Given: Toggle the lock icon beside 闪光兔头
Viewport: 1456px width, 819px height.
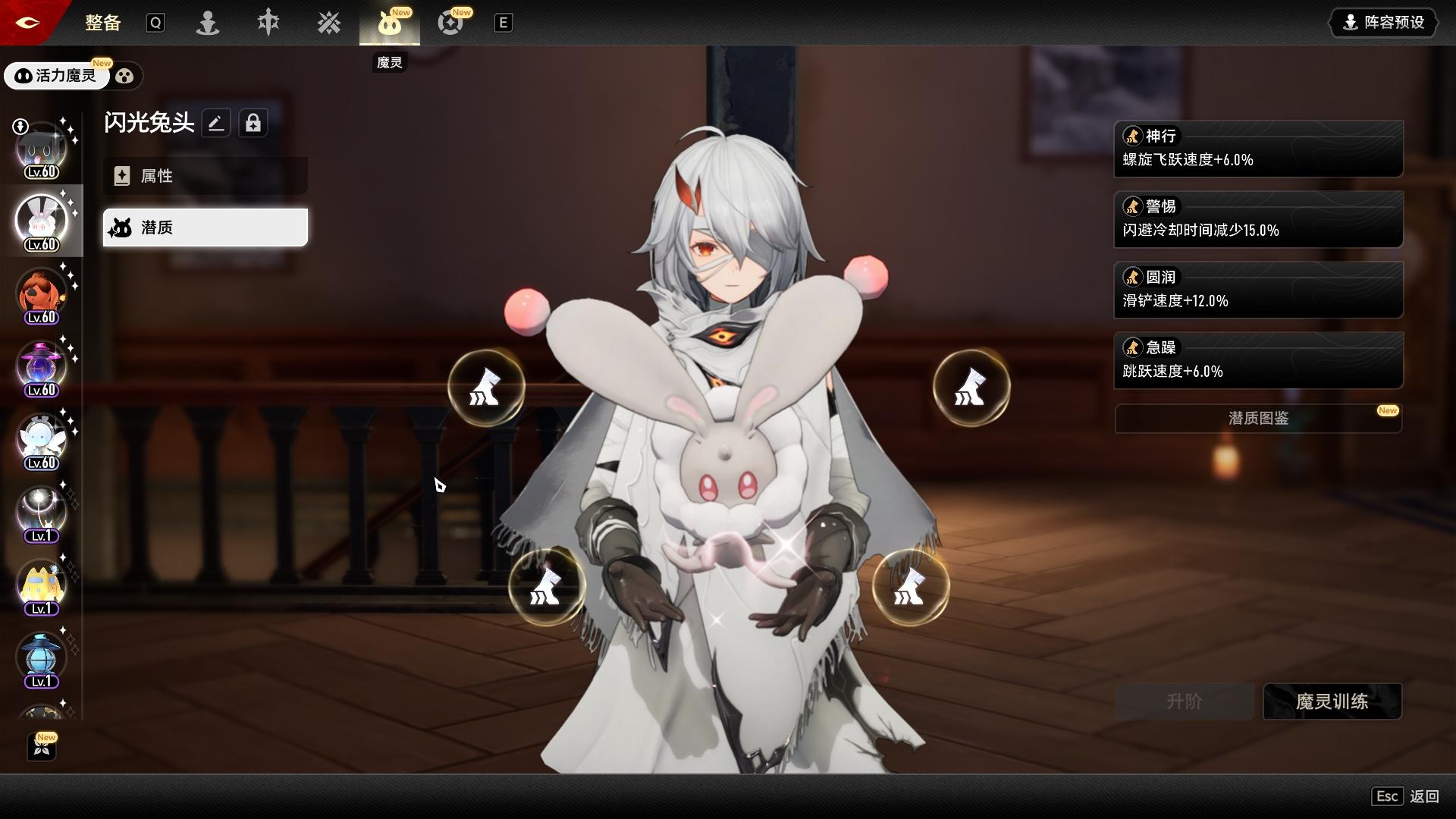Looking at the screenshot, I should [253, 123].
